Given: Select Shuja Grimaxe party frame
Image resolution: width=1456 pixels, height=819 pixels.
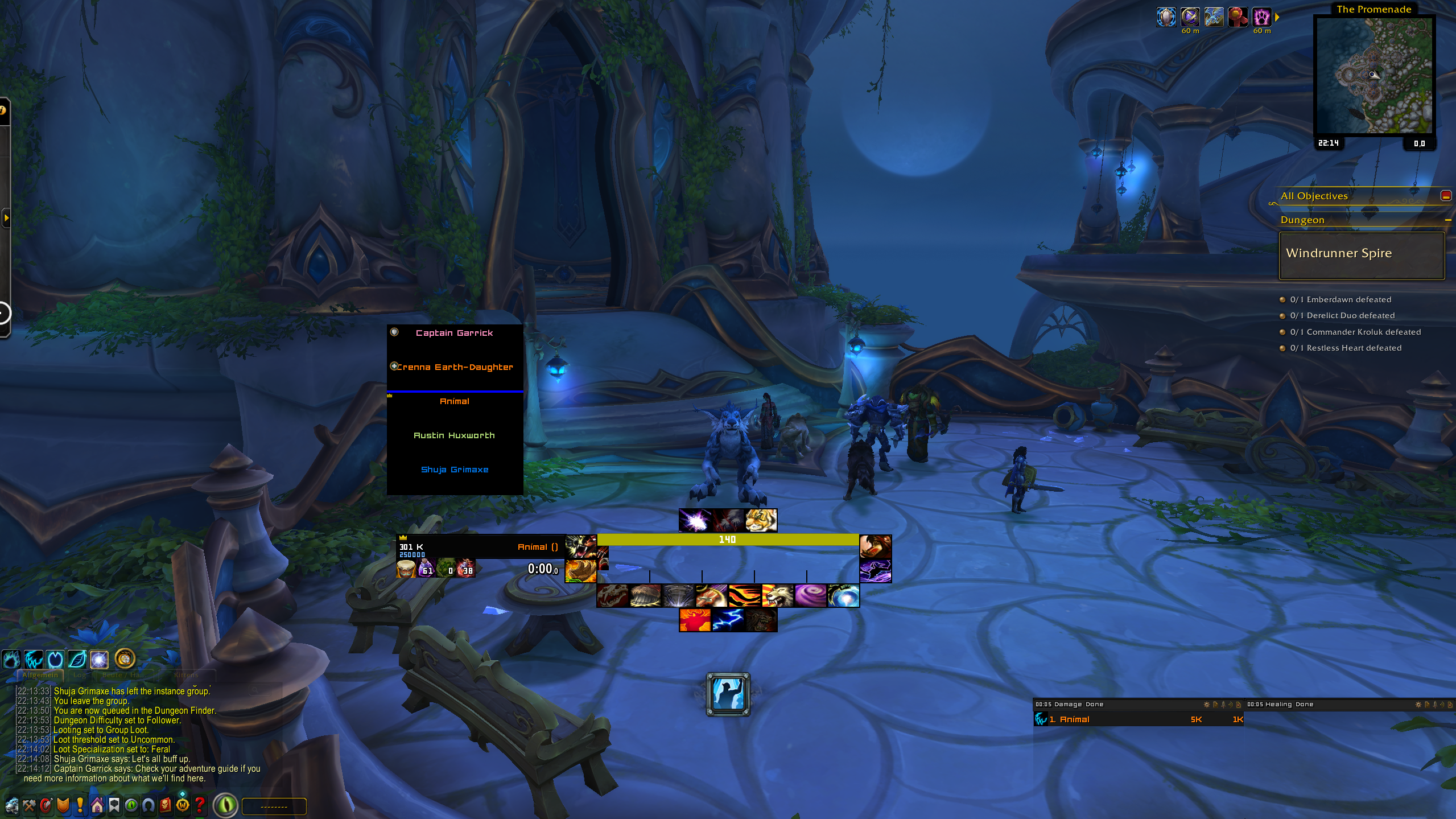Looking at the screenshot, I should click(454, 470).
